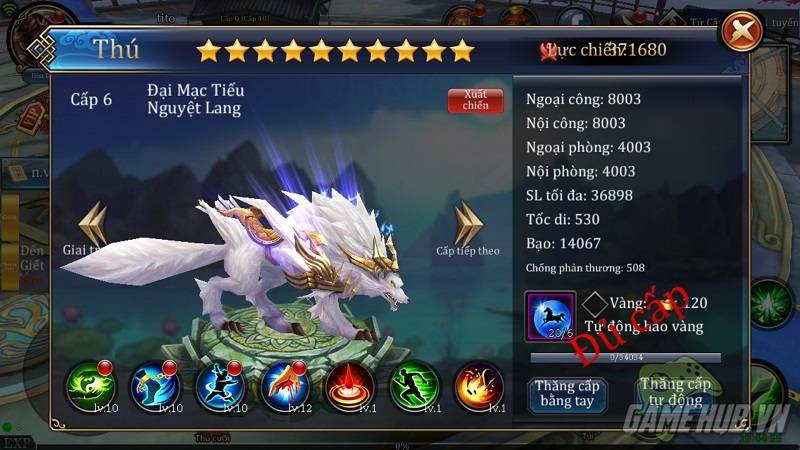Select the green running figure skill
This screenshot has width=800, height=450.
pos(415,387)
